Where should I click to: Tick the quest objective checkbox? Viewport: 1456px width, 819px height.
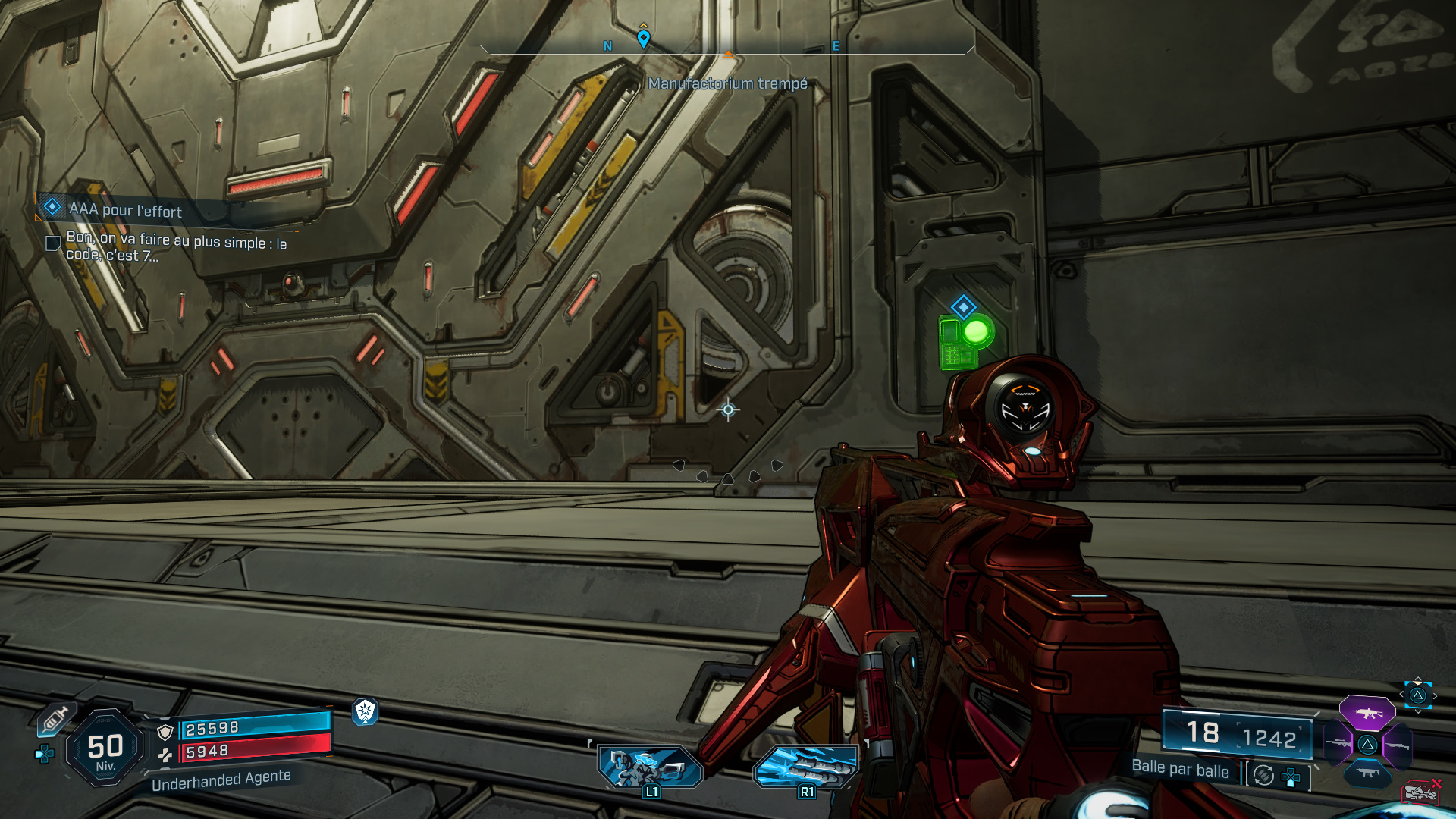[53, 243]
